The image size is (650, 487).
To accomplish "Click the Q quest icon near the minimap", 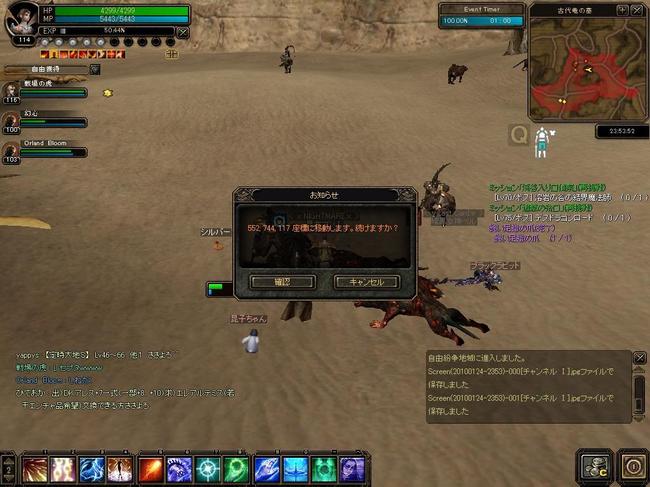I will 518,133.
